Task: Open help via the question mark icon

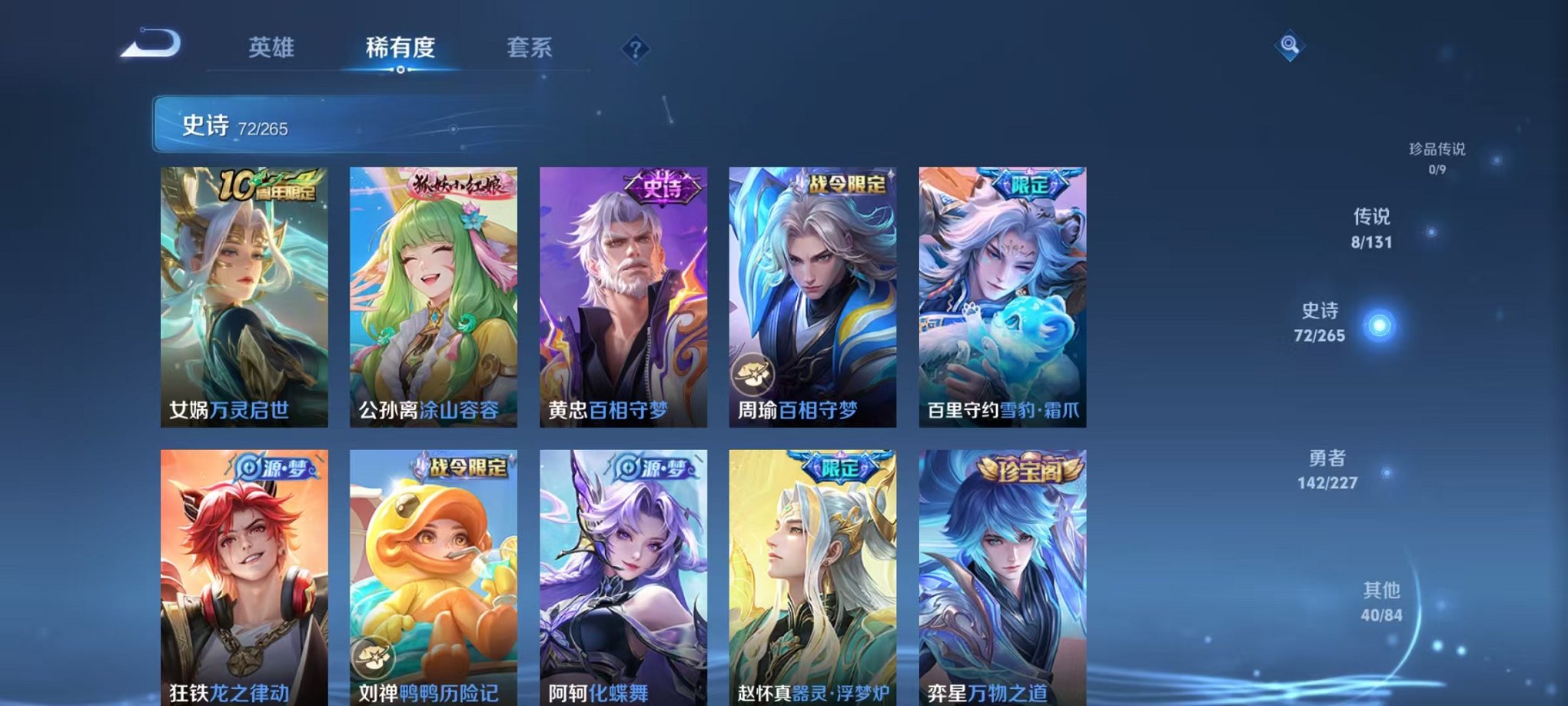Action: pyautogui.click(x=635, y=48)
